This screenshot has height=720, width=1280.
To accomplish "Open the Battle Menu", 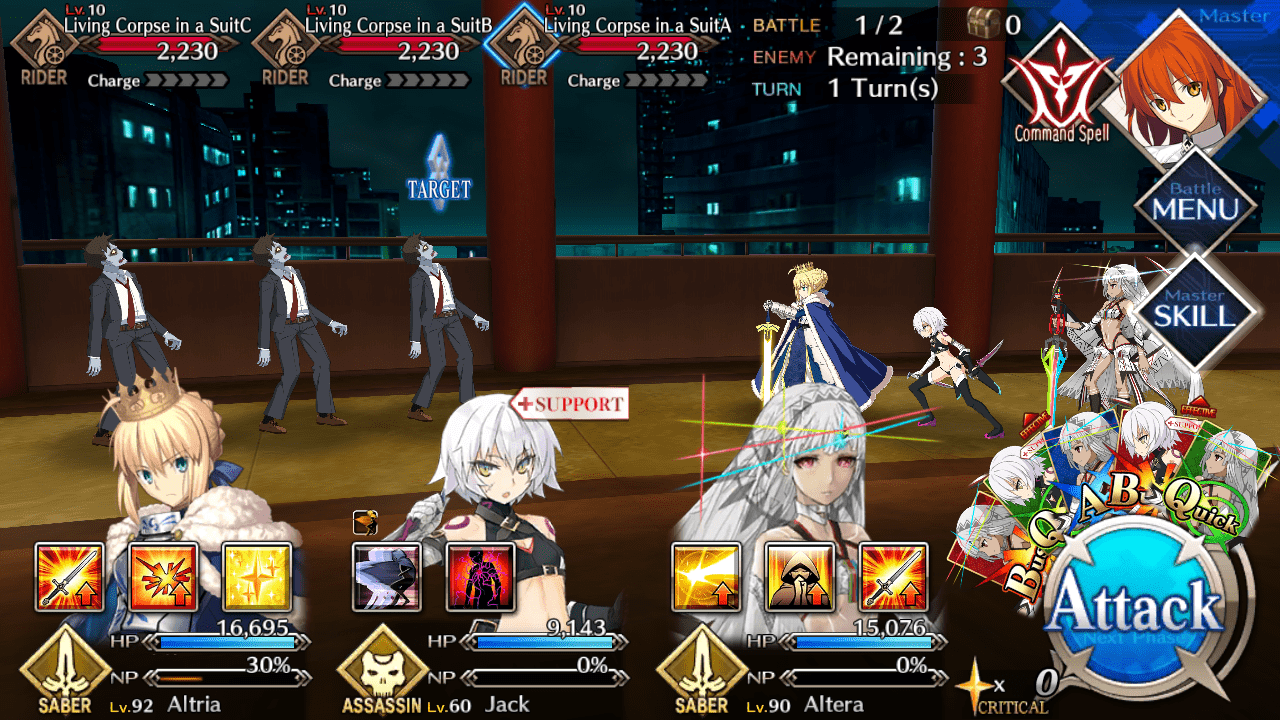I will coord(1195,202).
